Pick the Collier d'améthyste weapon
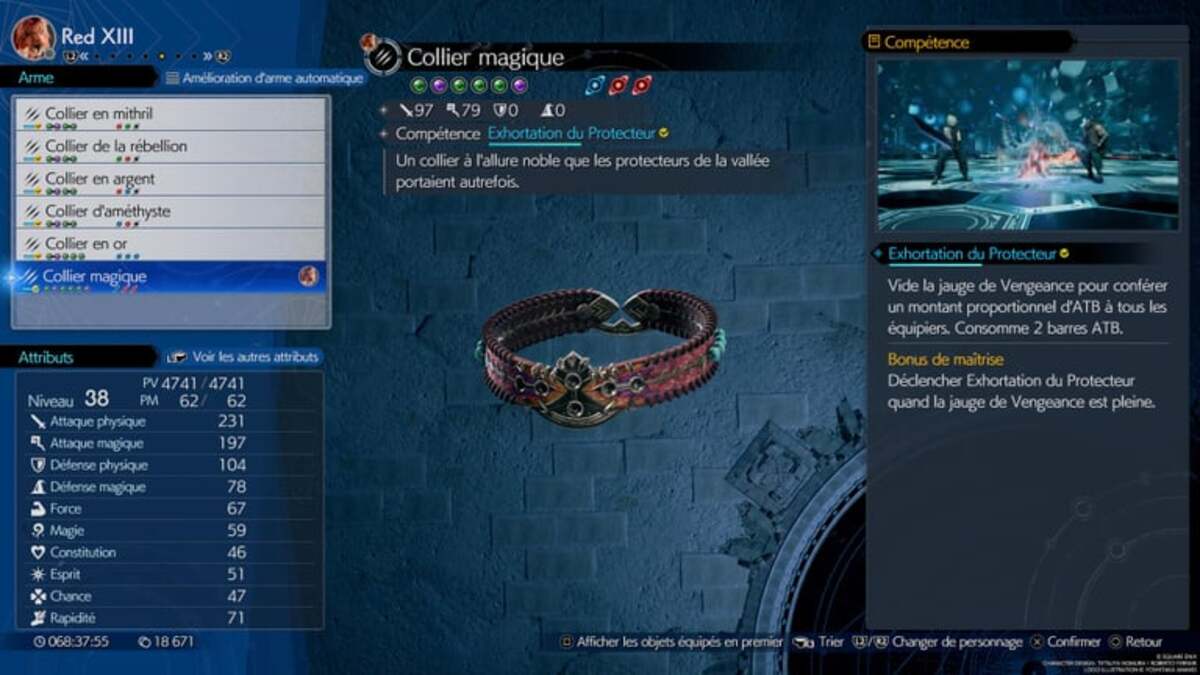Viewport: 1200px width, 675px height. pos(170,212)
